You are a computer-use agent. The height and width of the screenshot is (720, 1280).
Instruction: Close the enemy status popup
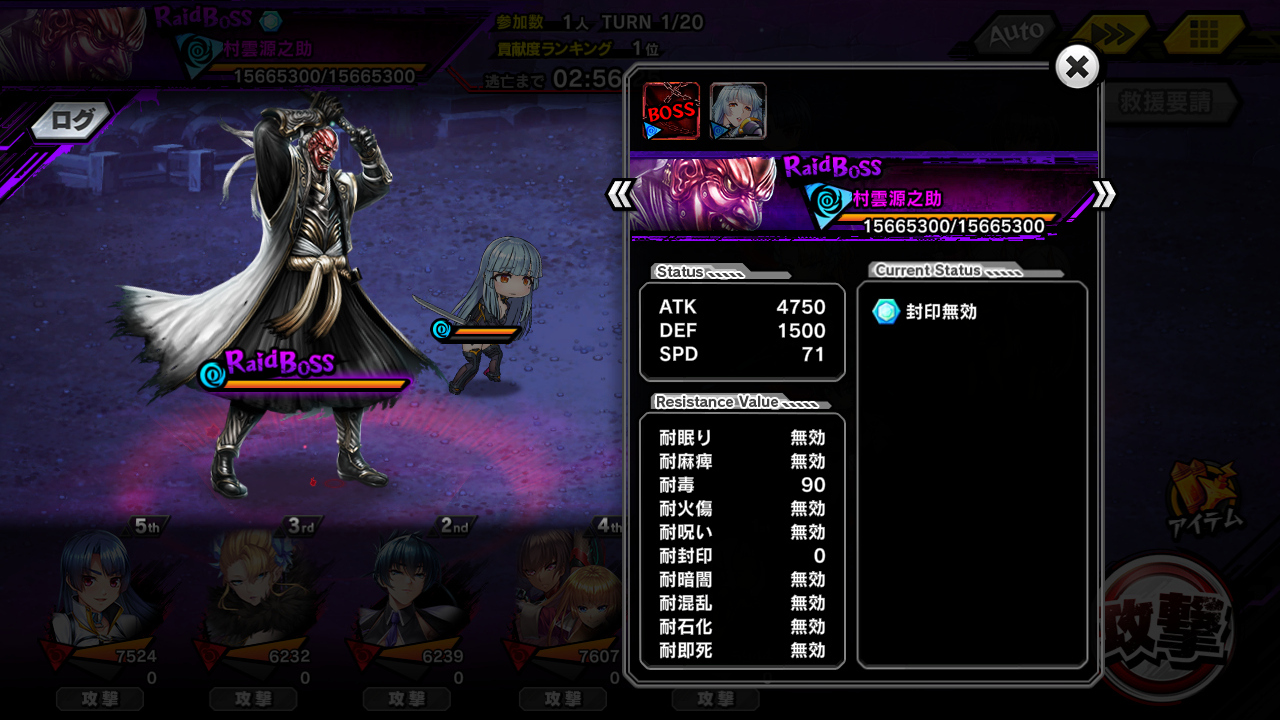click(1077, 68)
